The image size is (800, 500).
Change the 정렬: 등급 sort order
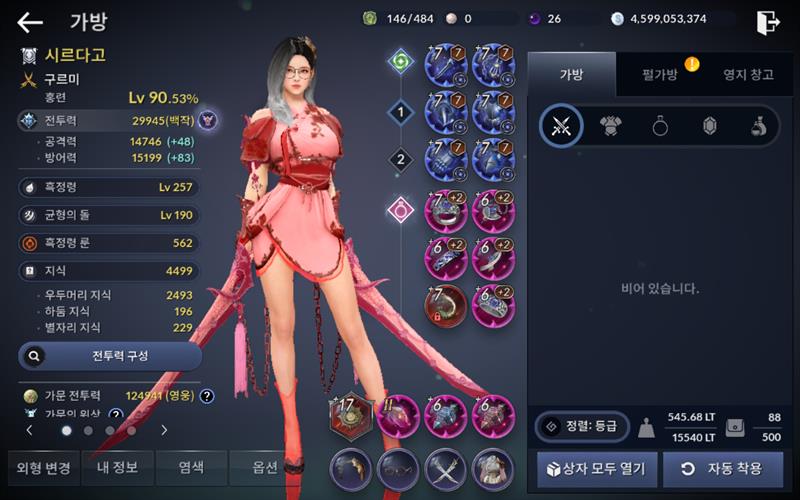click(x=581, y=427)
